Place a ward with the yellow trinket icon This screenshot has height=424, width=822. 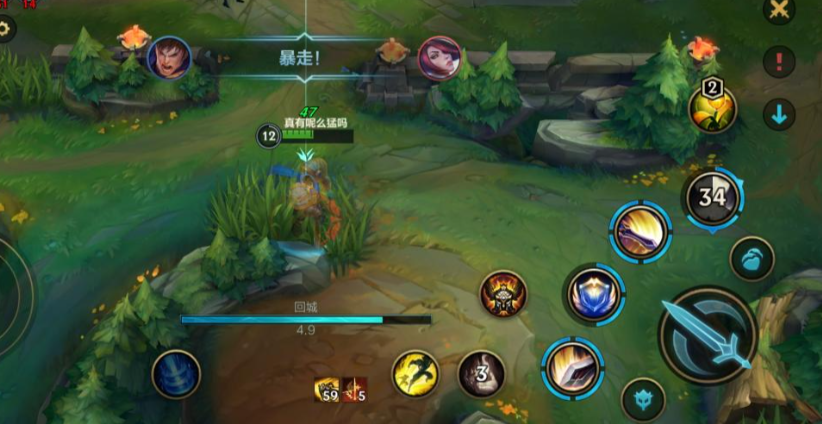712,107
